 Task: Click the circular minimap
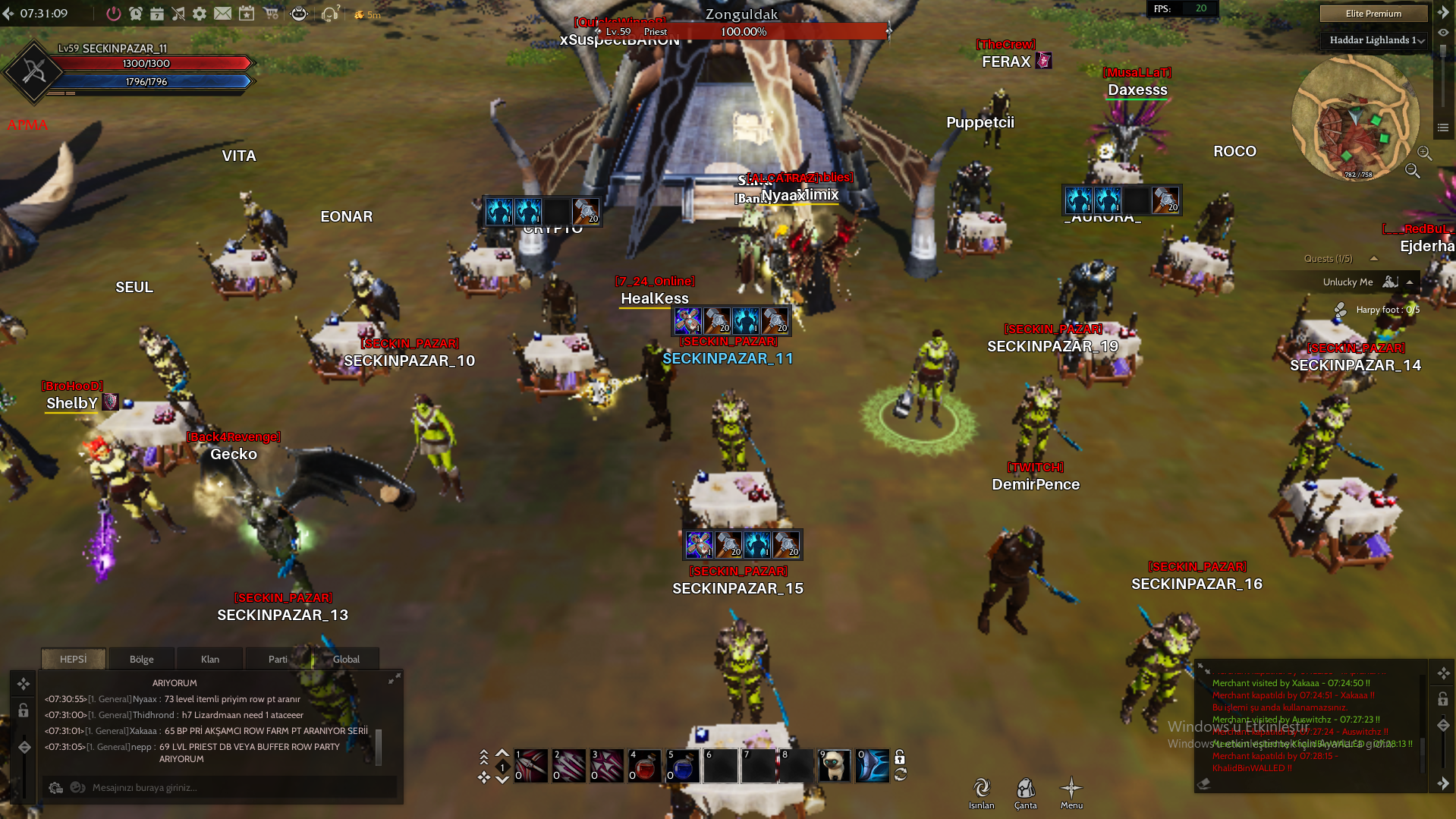click(x=1354, y=118)
